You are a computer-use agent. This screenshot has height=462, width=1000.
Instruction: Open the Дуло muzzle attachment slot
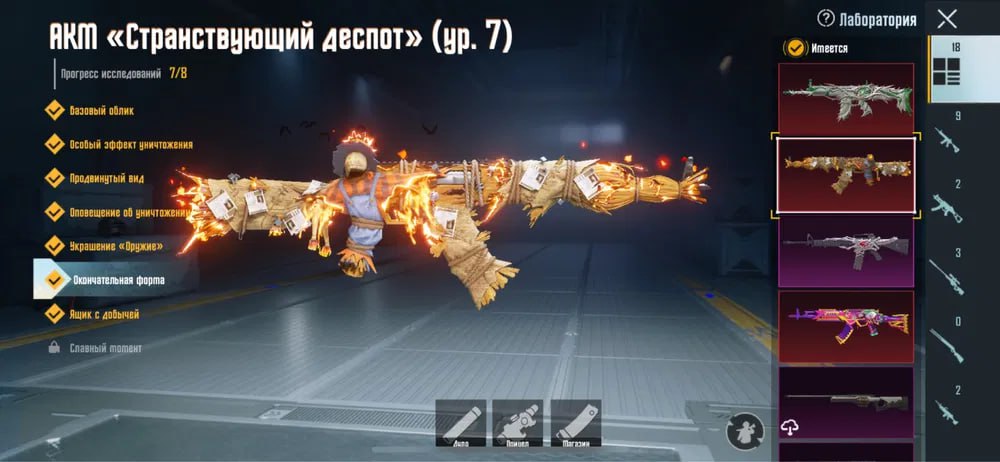click(x=461, y=422)
